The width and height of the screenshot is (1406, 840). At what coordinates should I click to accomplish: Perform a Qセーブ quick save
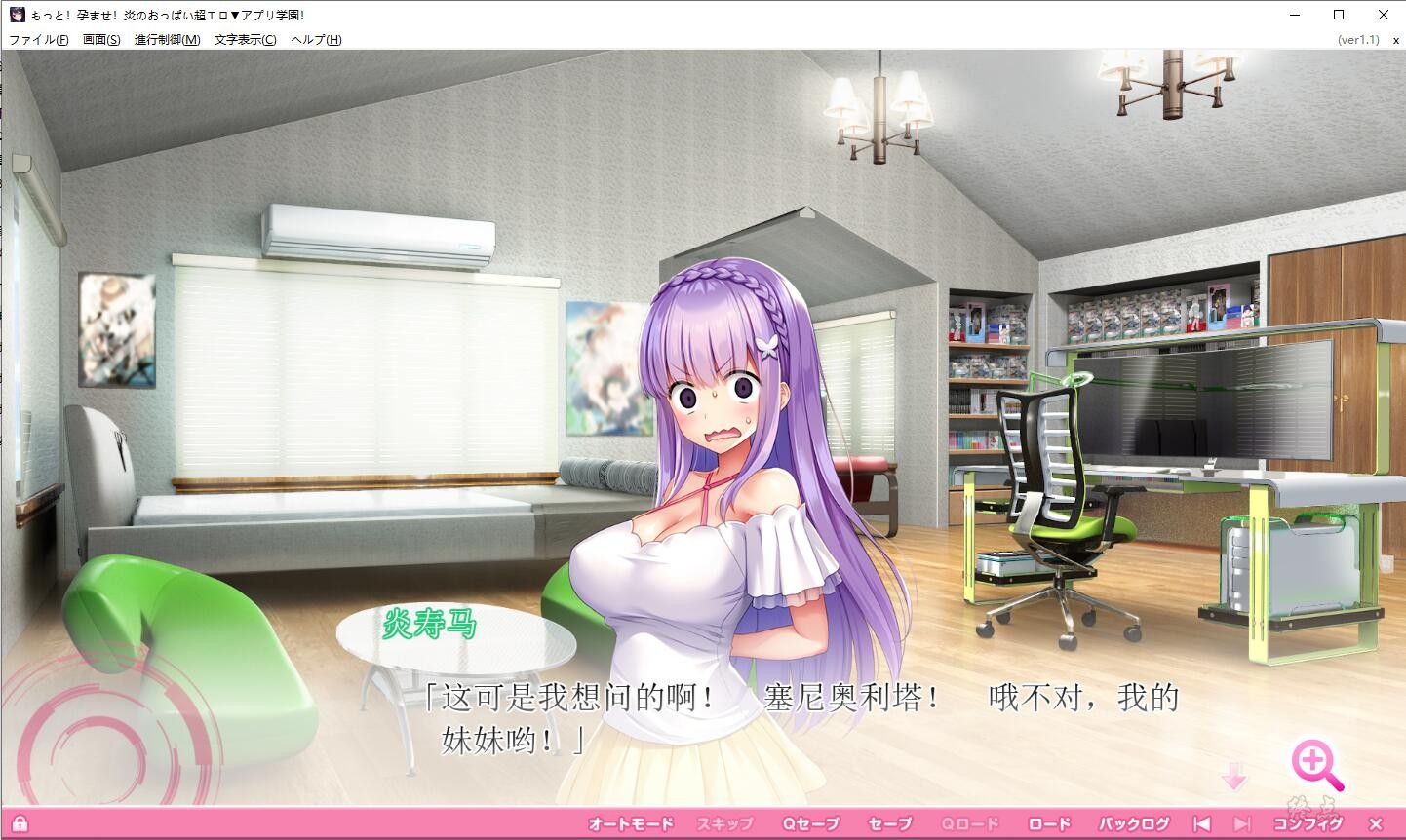point(810,823)
